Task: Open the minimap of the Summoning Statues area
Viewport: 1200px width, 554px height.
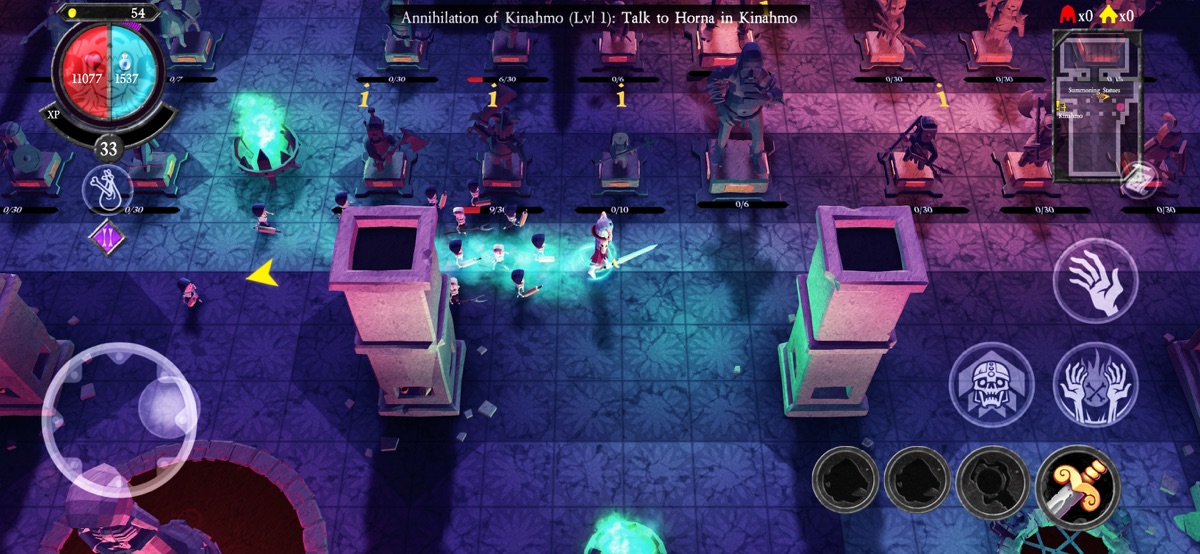Action: point(1098,104)
